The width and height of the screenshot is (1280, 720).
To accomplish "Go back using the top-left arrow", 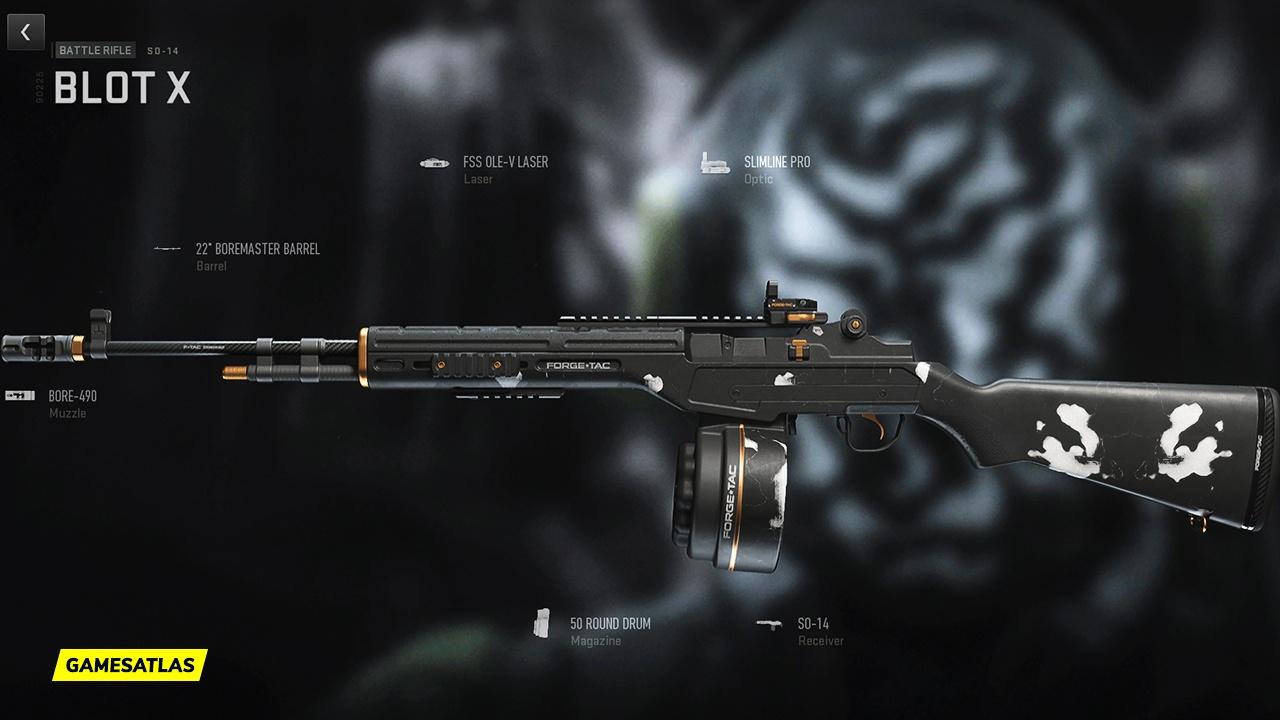I will tap(25, 32).
